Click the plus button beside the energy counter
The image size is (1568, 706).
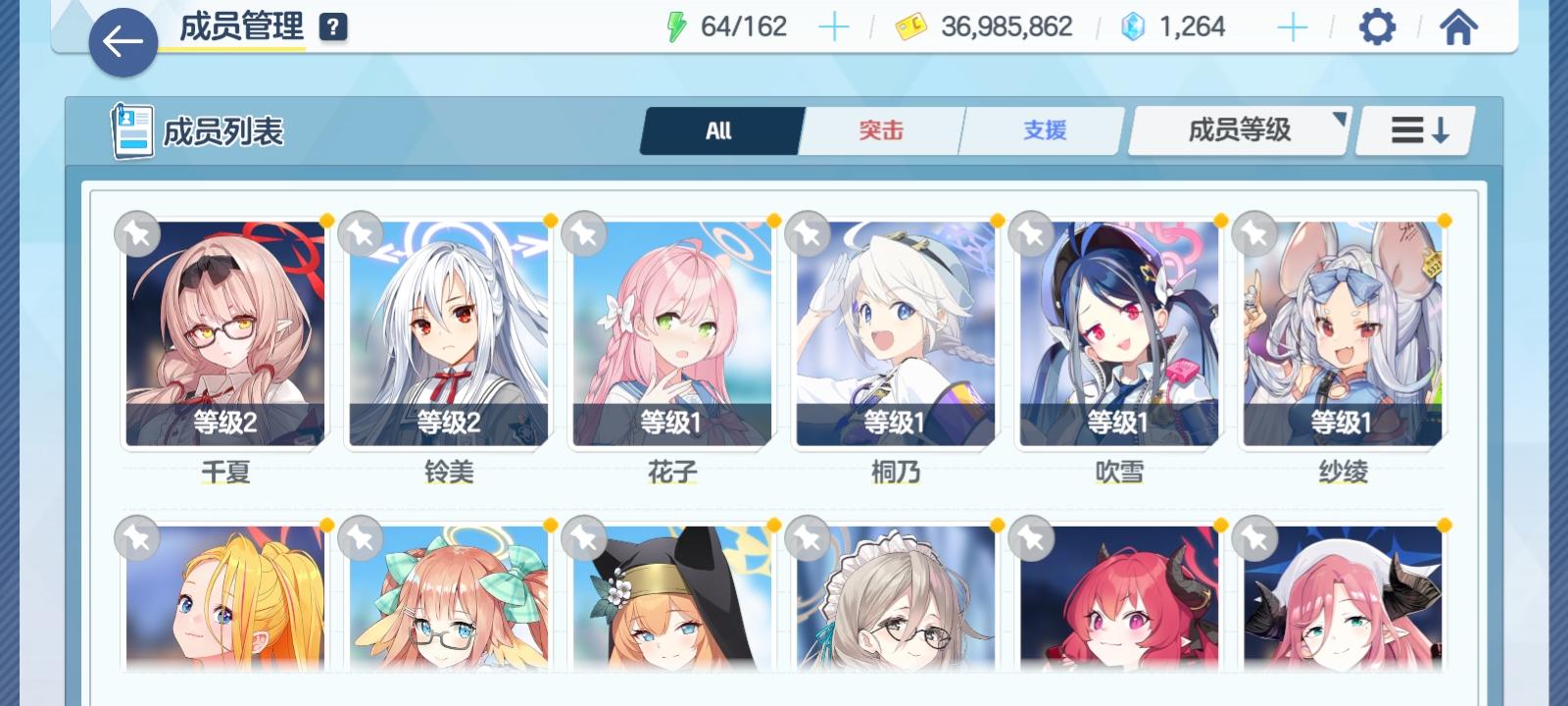click(834, 26)
